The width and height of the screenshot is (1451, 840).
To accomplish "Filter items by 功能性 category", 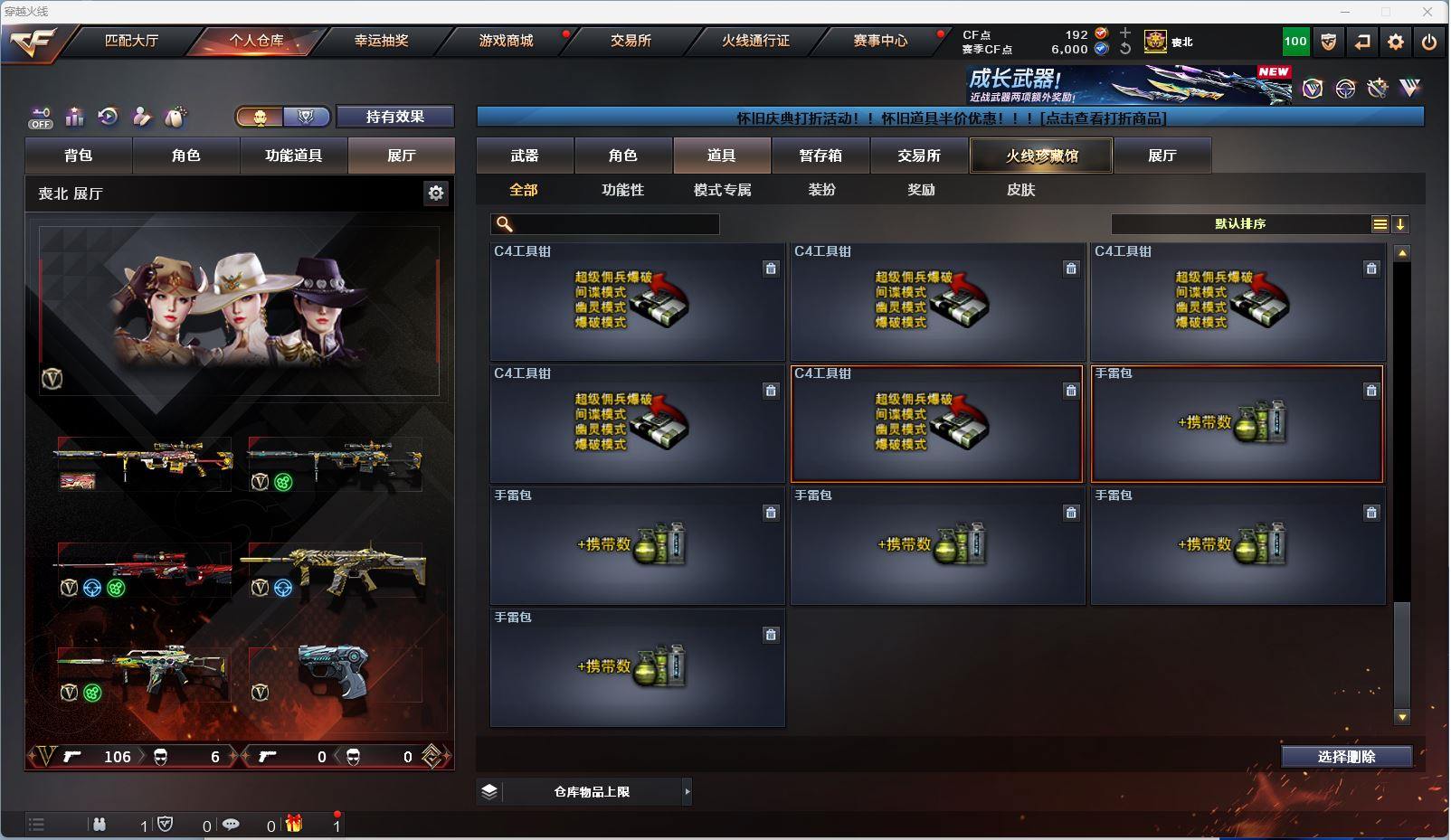I will click(622, 190).
